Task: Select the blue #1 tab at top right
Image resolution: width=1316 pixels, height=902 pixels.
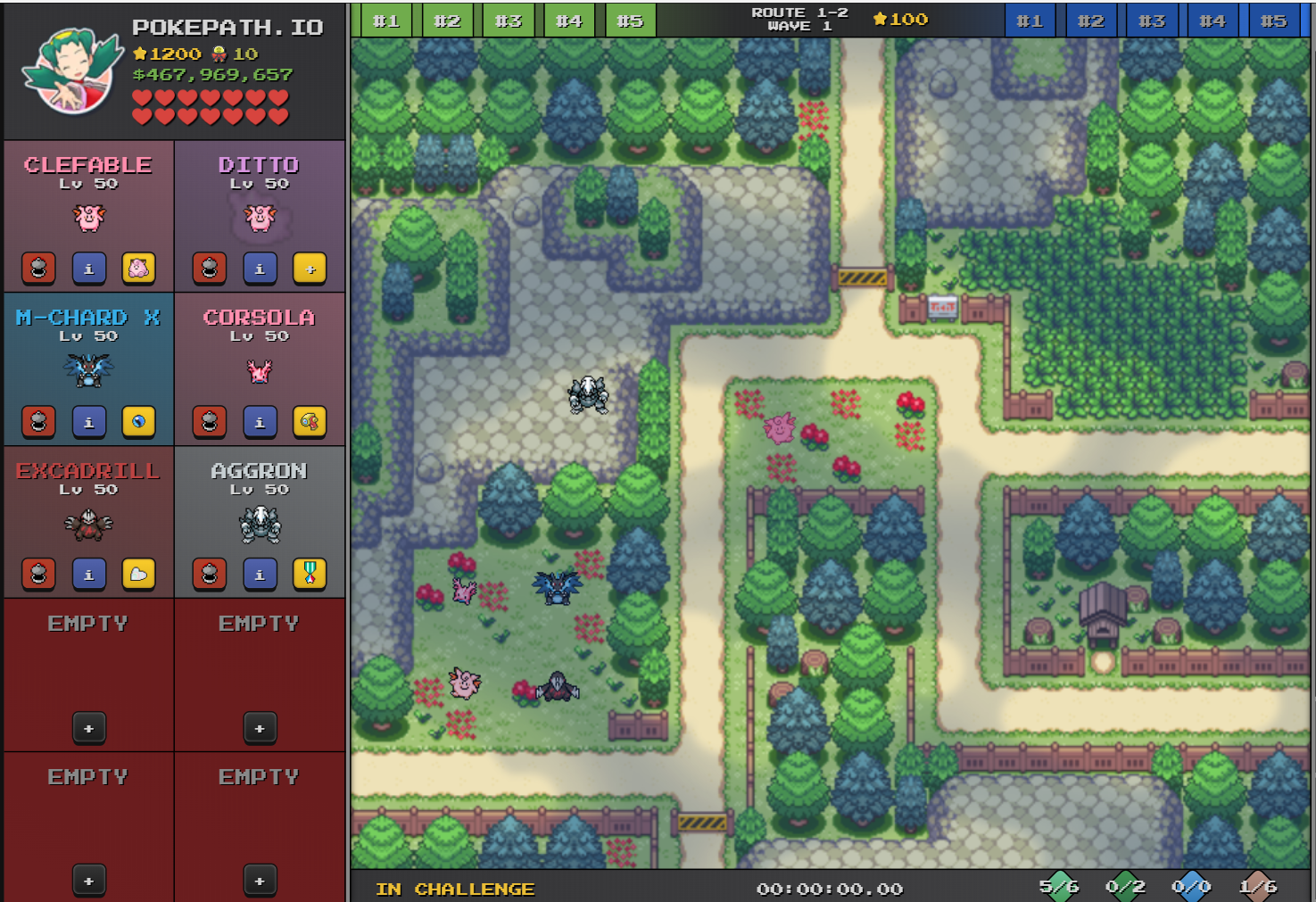Action: (x=1030, y=20)
